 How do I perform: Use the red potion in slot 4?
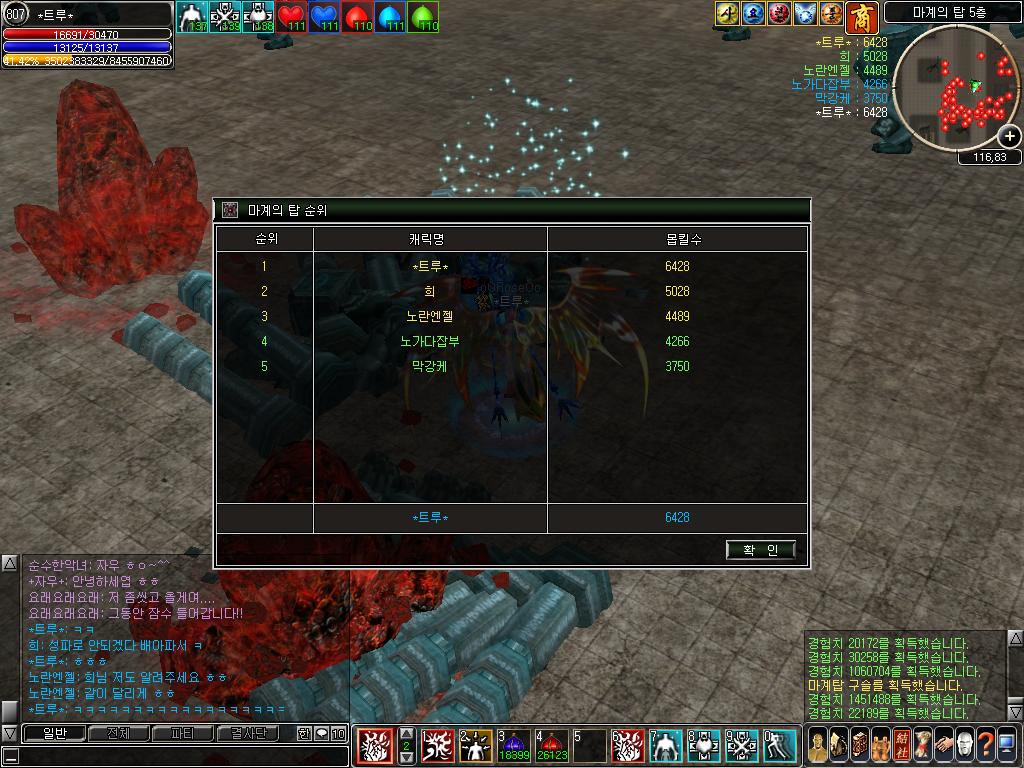[x=553, y=744]
